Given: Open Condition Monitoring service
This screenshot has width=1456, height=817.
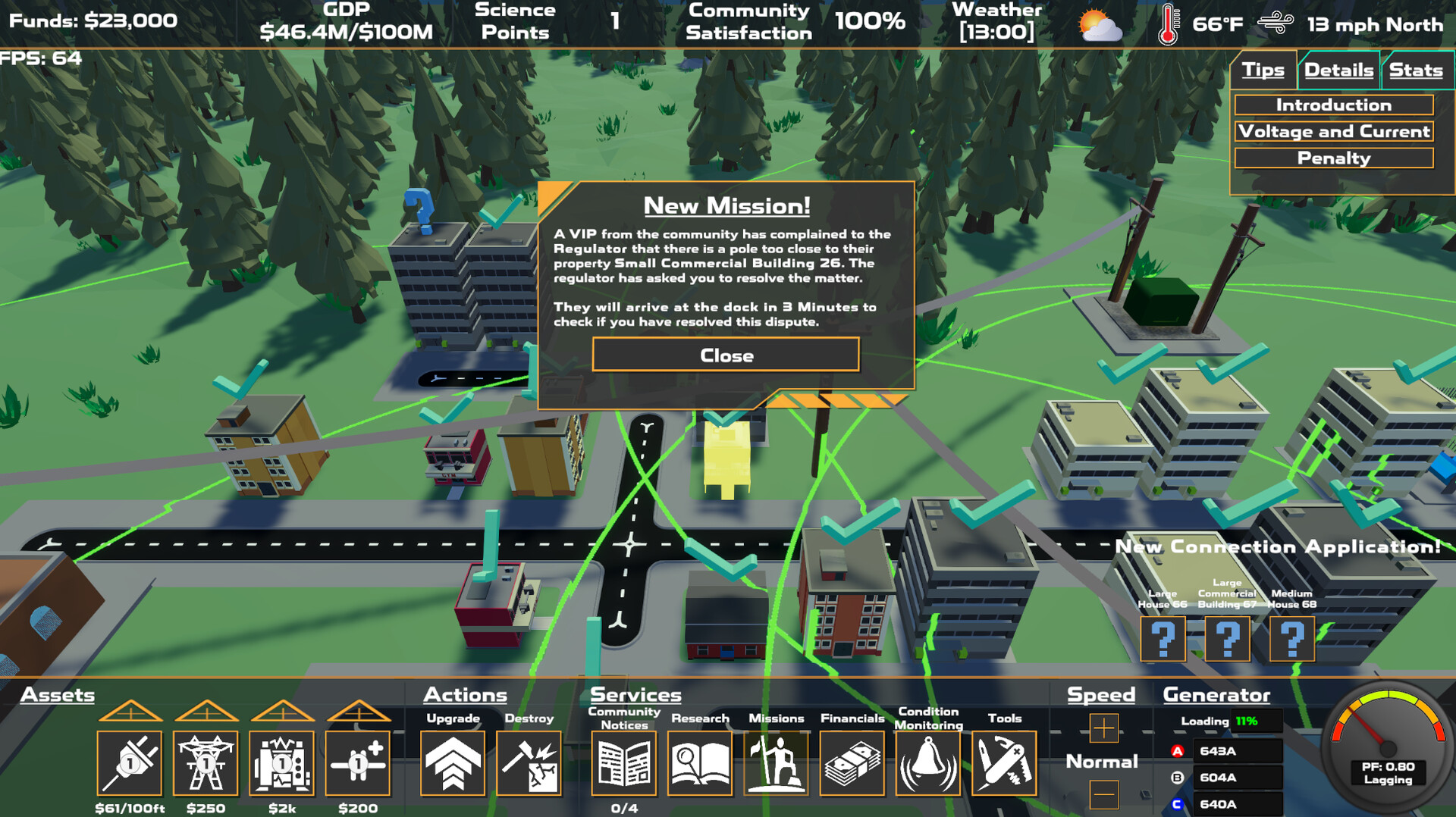Looking at the screenshot, I should 928,763.
